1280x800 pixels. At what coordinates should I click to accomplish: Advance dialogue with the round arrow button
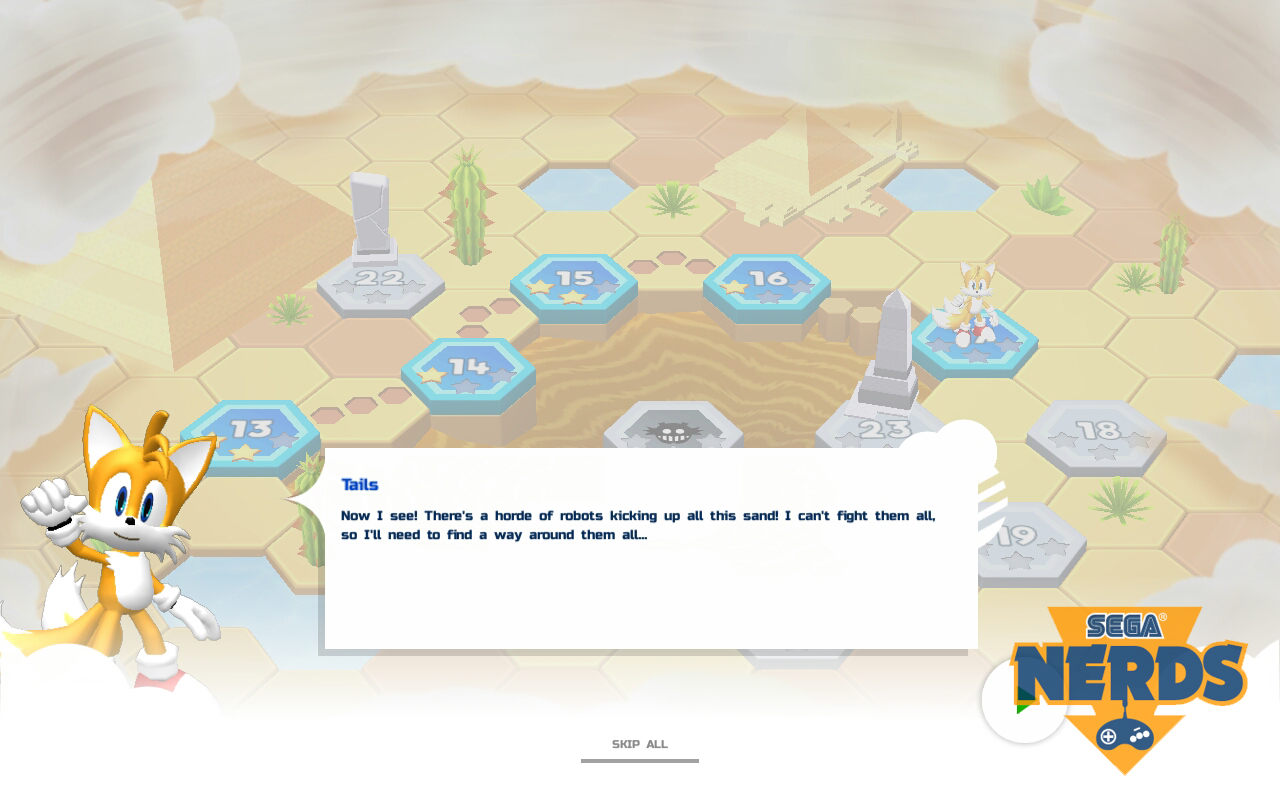click(x=1022, y=700)
